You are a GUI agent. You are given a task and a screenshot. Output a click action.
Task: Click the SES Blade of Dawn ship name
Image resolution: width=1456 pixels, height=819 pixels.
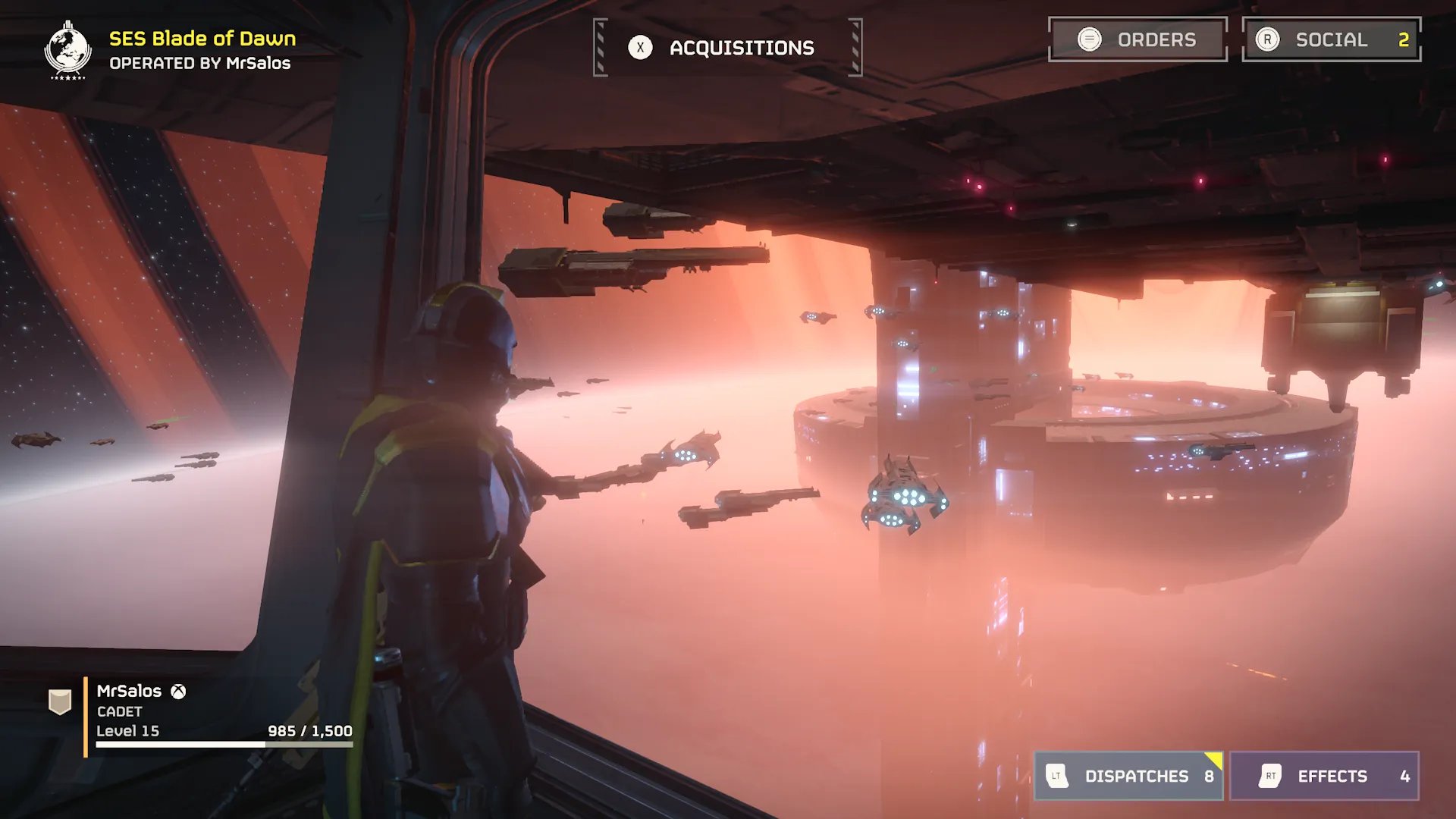(202, 39)
